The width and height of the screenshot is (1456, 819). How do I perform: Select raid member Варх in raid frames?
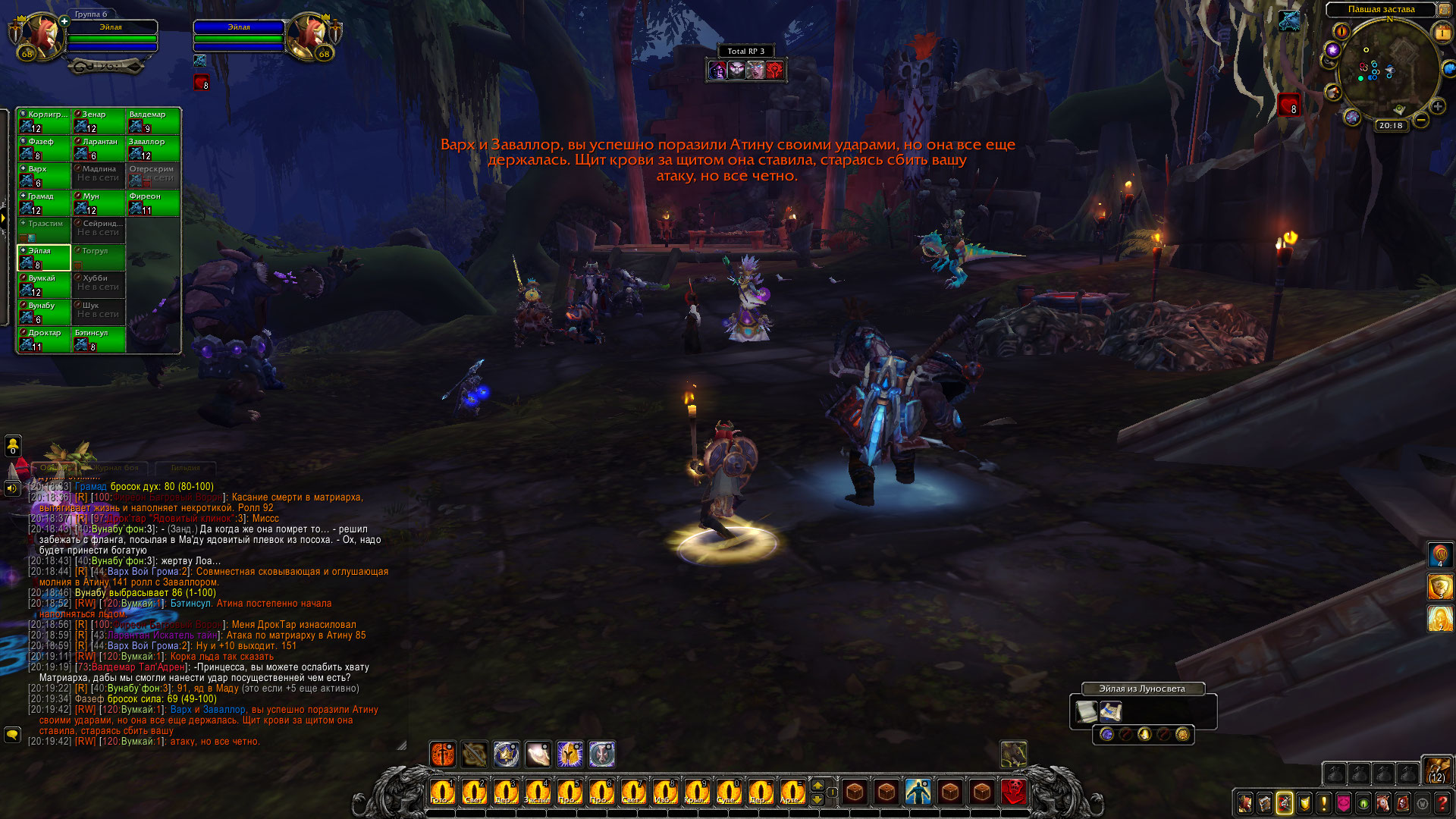coord(44,176)
